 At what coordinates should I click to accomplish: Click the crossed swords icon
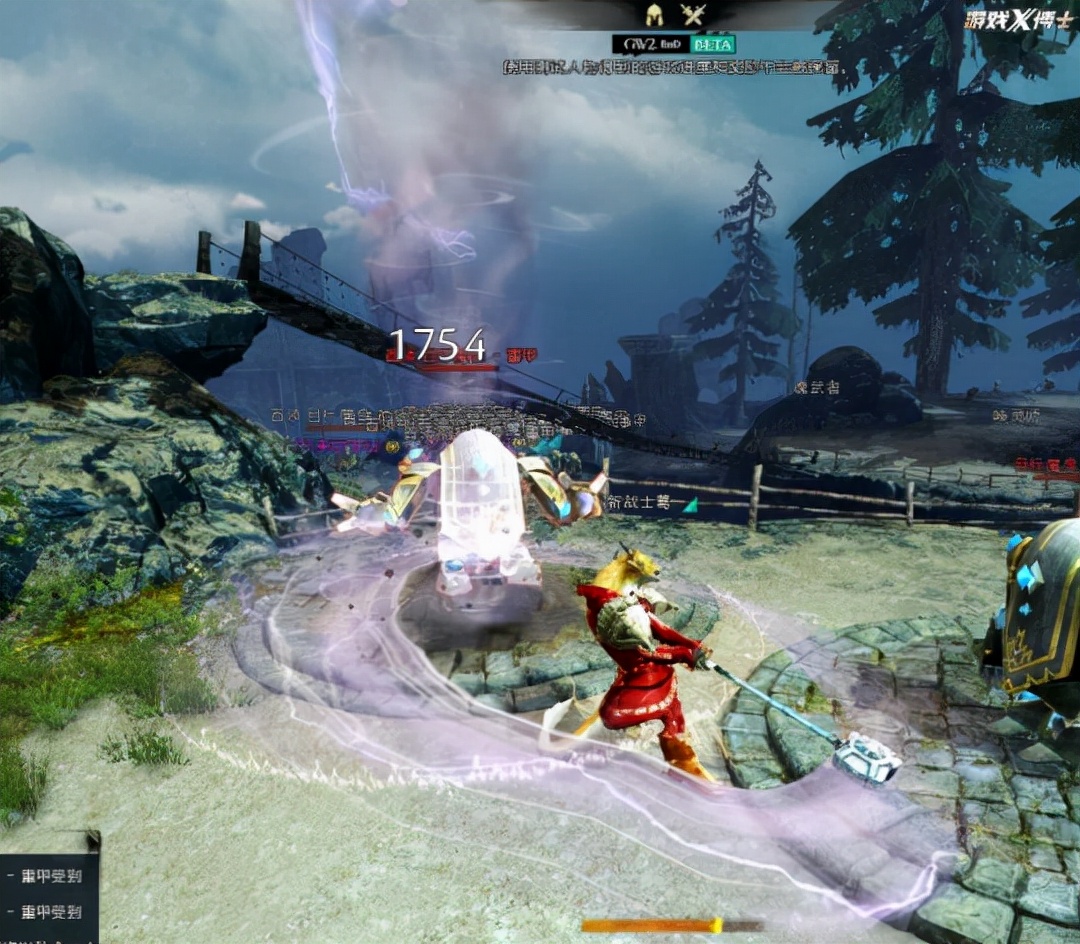coord(692,15)
